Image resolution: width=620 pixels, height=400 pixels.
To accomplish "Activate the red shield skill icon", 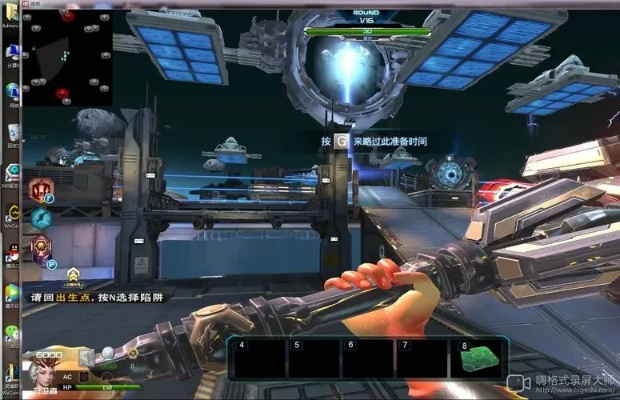I will pyautogui.click(x=41, y=189).
